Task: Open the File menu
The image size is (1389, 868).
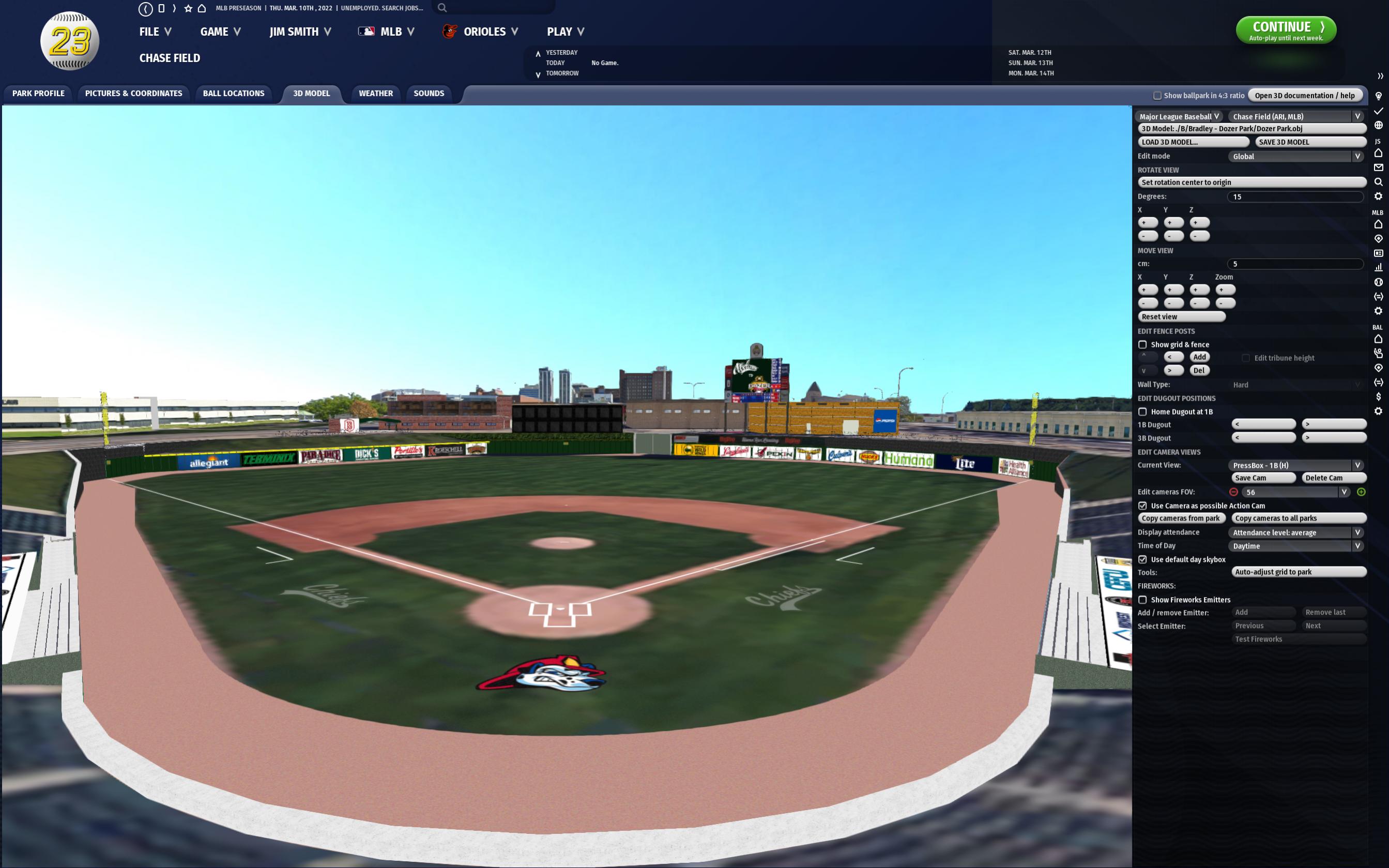Action: tap(155, 32)
